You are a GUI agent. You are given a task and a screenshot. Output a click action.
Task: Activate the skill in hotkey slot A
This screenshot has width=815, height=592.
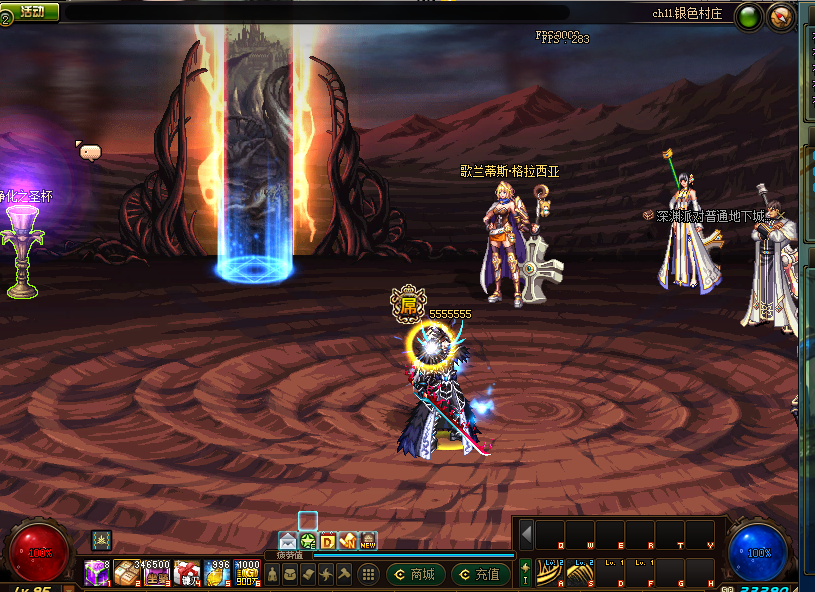click(x=549, y=573)
